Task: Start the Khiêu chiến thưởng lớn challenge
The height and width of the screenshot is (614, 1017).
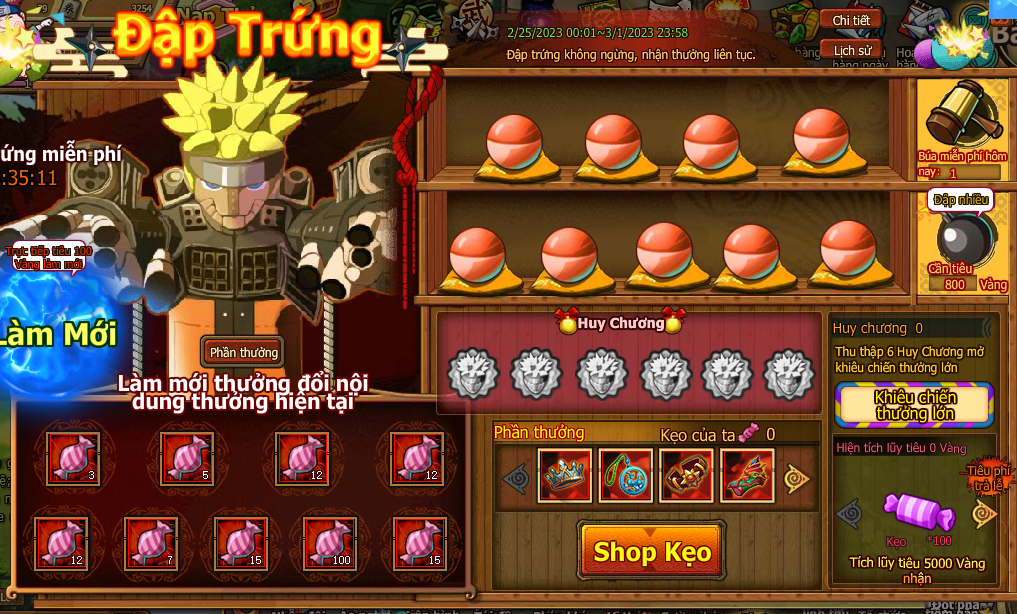Action: click(915, 404)
